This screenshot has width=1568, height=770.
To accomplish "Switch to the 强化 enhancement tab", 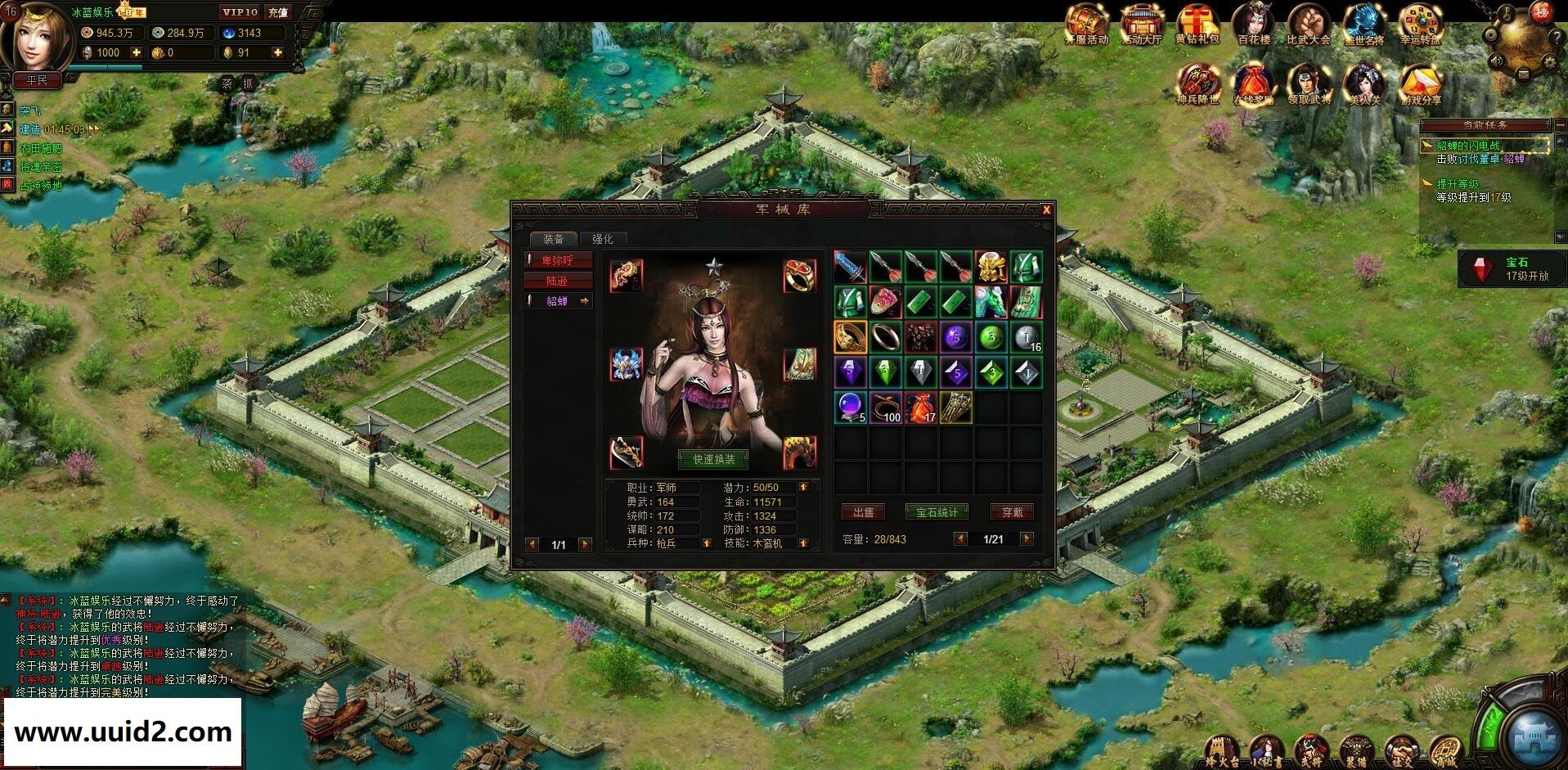I will 602,239.
